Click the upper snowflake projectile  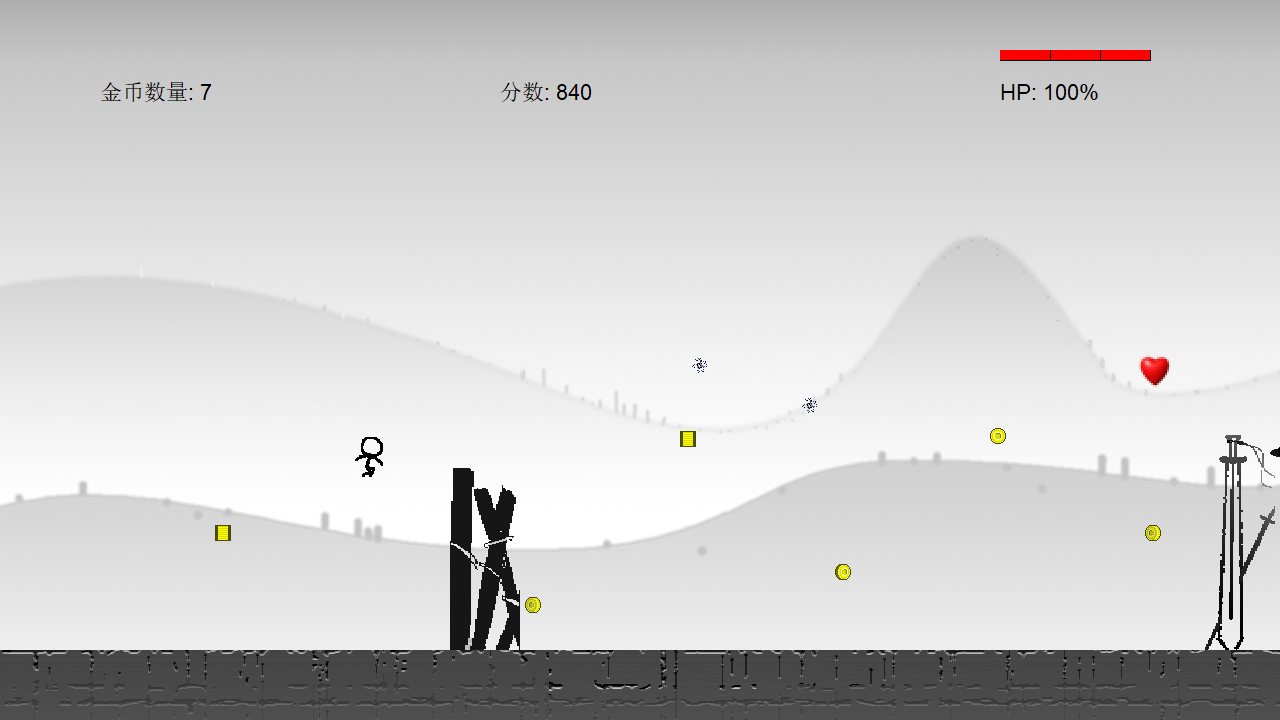pos(699,366)
